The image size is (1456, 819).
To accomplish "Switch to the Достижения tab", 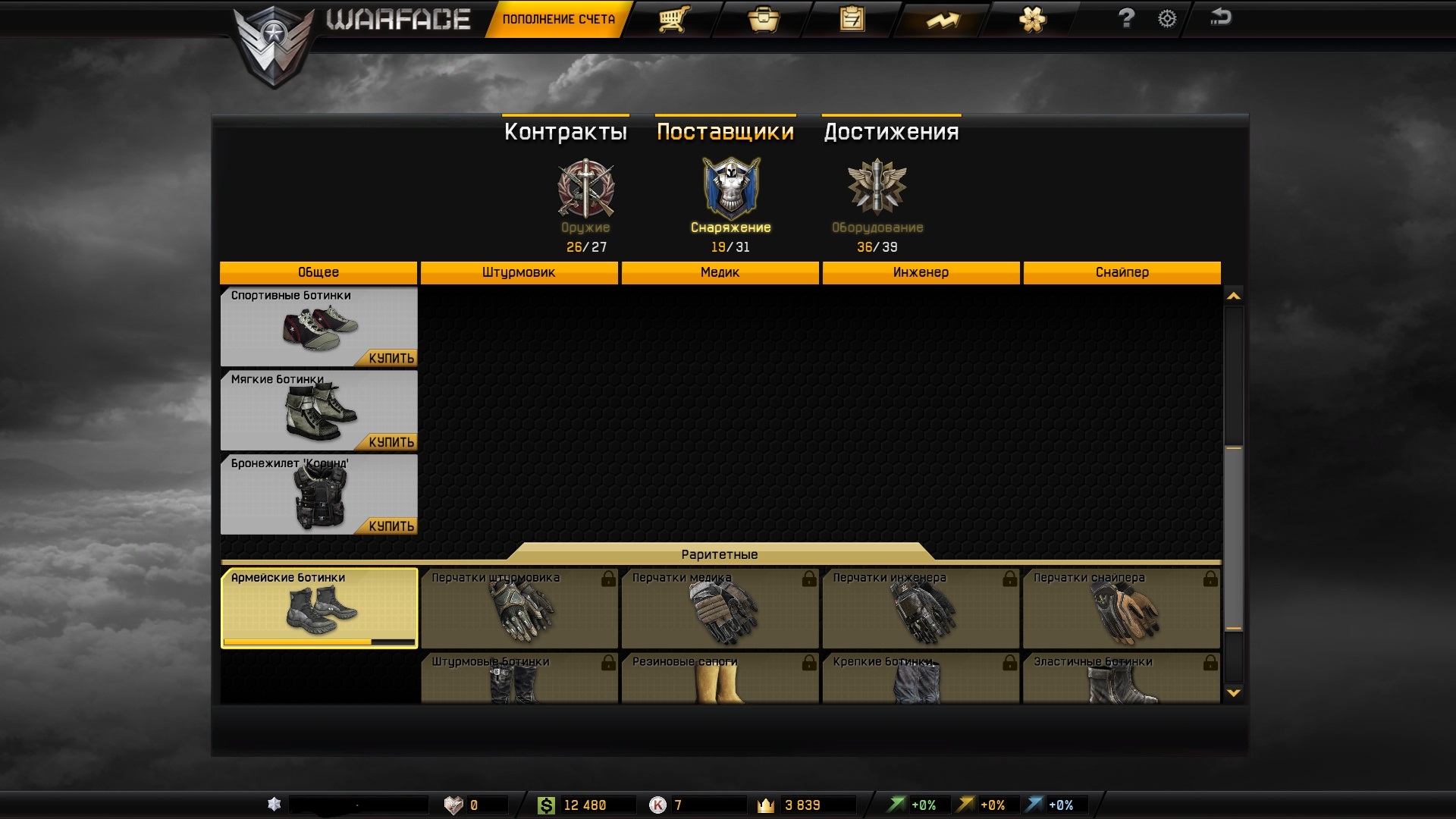I will tap(891, 132).
